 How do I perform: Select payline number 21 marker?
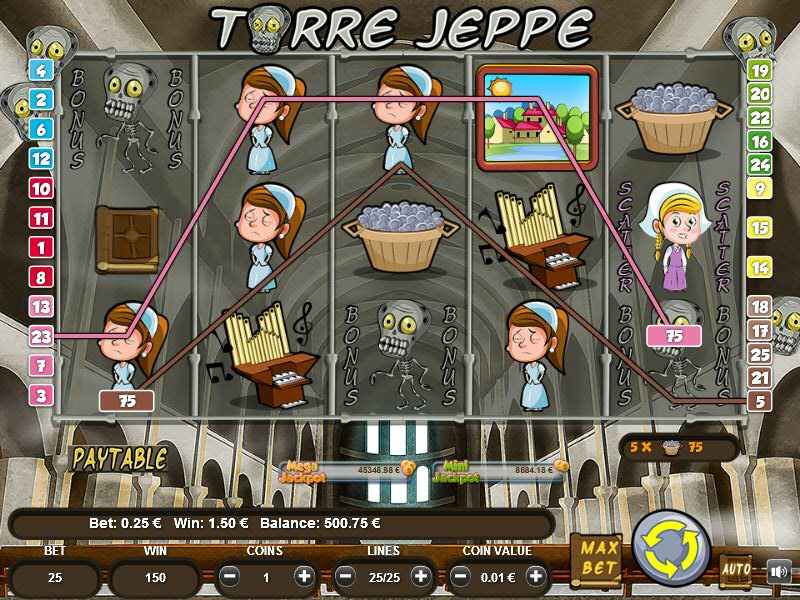tap(760, 377)
